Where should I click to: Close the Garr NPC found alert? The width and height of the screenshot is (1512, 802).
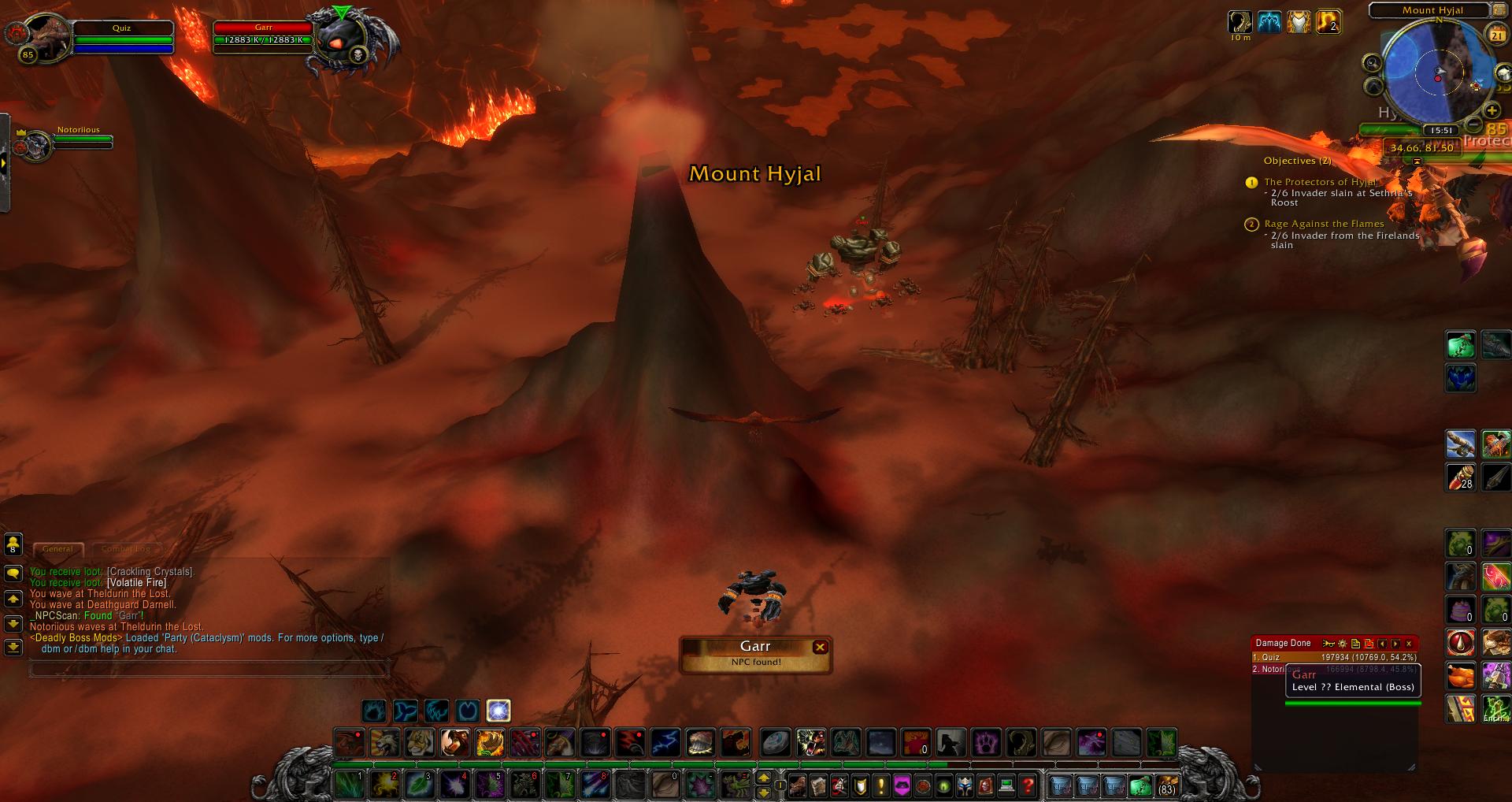[820, 647]
